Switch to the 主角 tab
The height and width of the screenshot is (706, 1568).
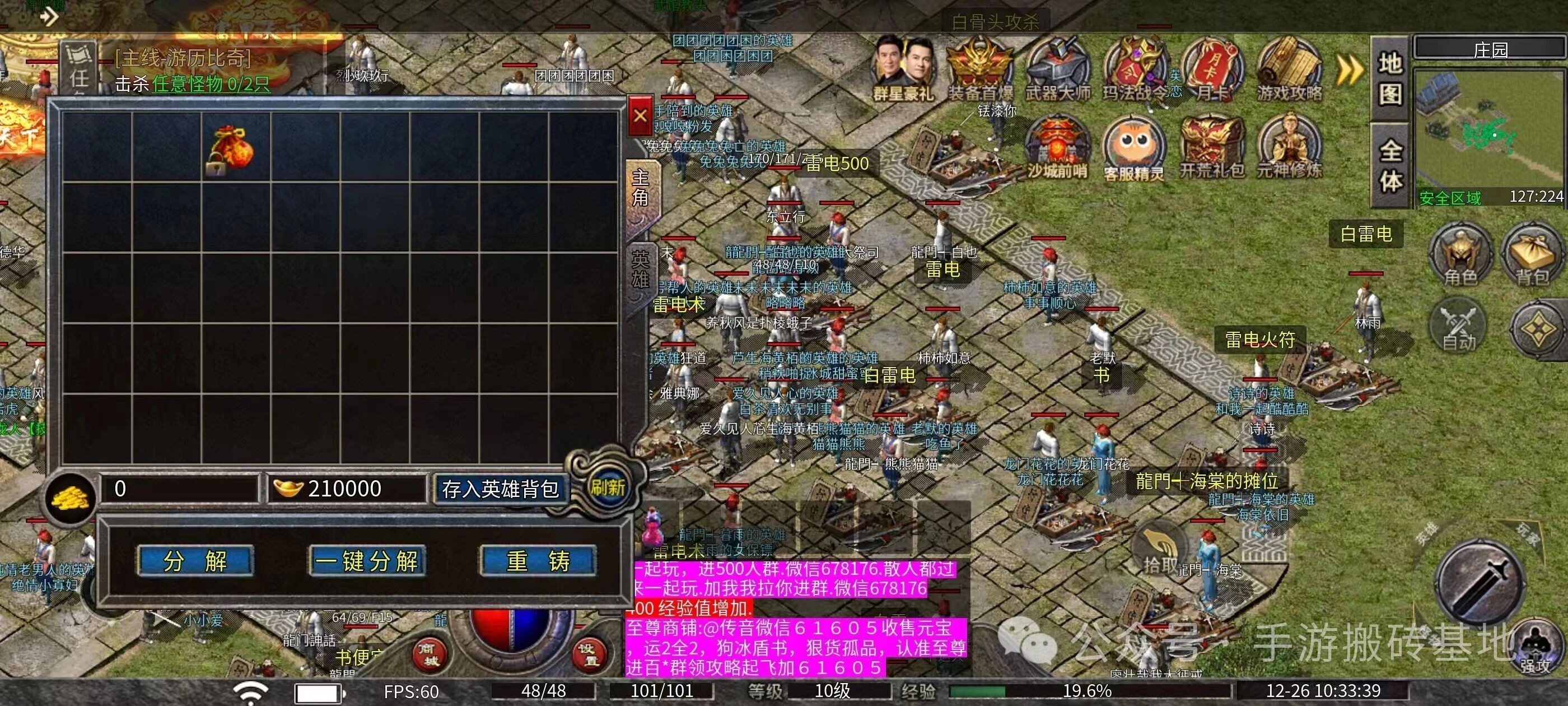(640, 188)
